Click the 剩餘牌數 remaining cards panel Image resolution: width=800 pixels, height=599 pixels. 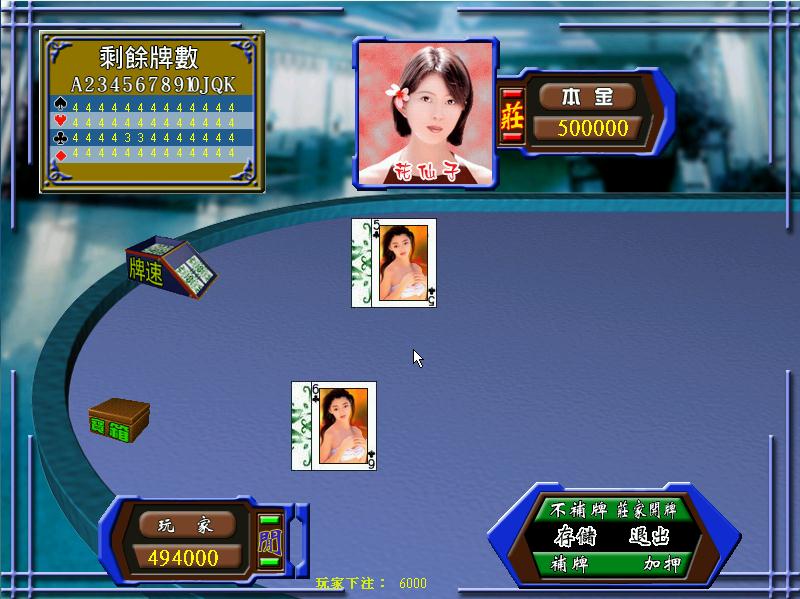click(152, 110)
